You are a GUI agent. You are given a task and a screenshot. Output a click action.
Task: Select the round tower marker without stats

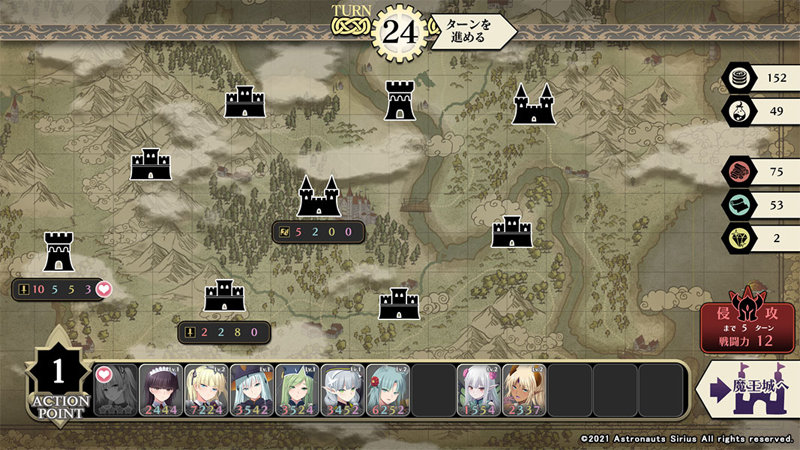pyautogui.click(x=400, y=100)
